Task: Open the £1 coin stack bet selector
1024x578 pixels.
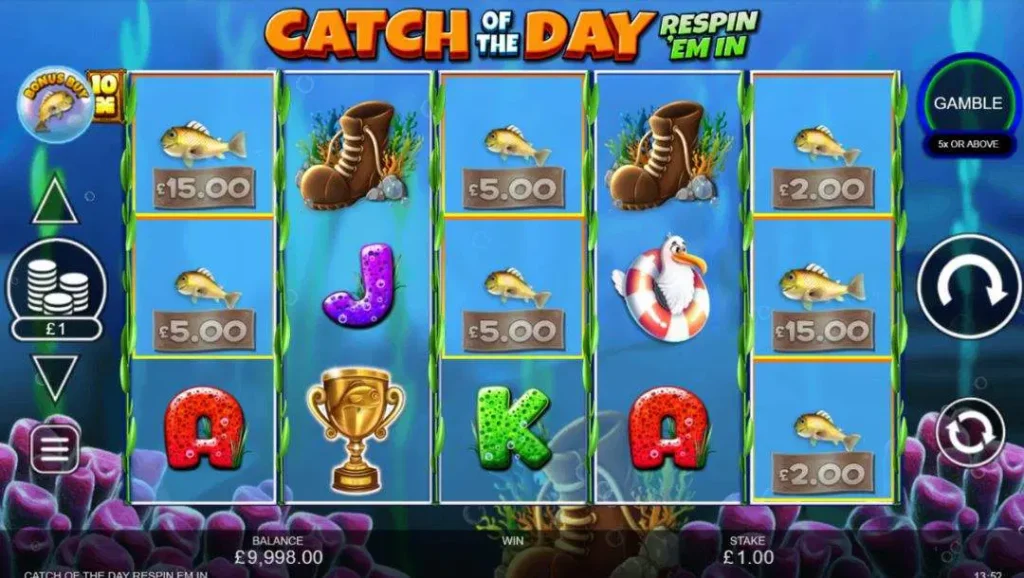Action: [56, 291]
